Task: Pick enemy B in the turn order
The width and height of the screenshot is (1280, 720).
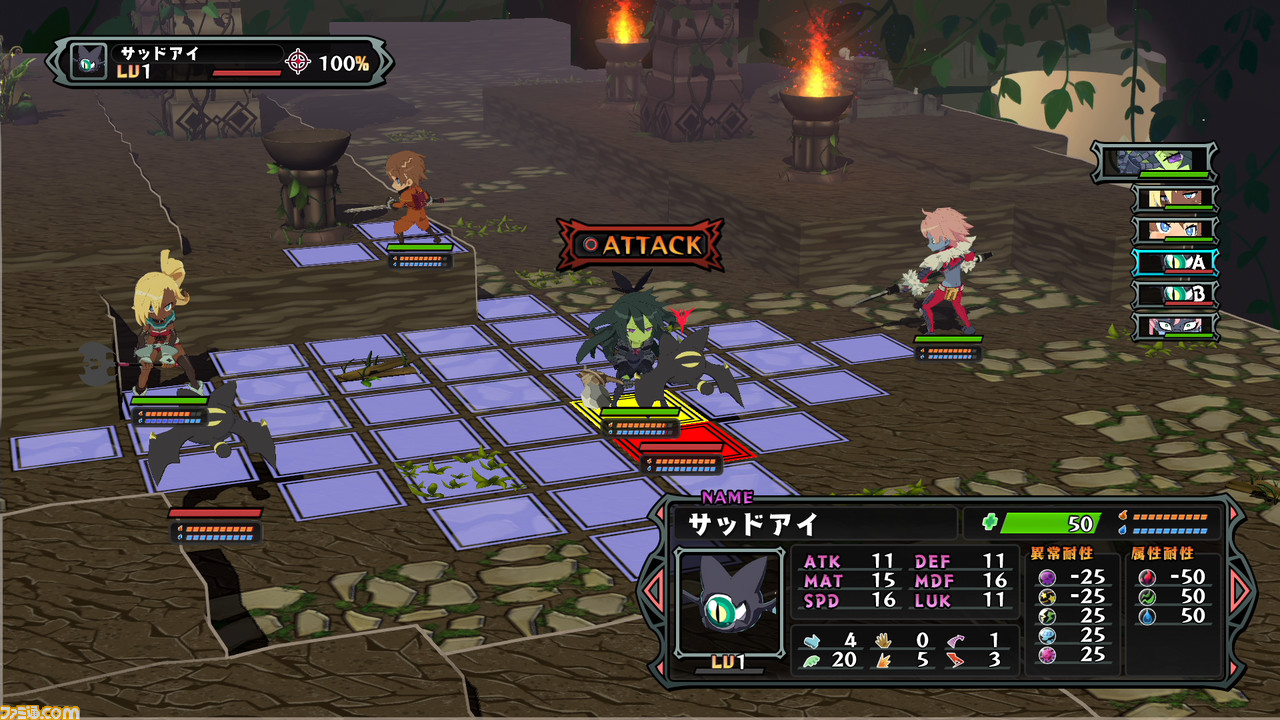Action: tap(1175, 294)
